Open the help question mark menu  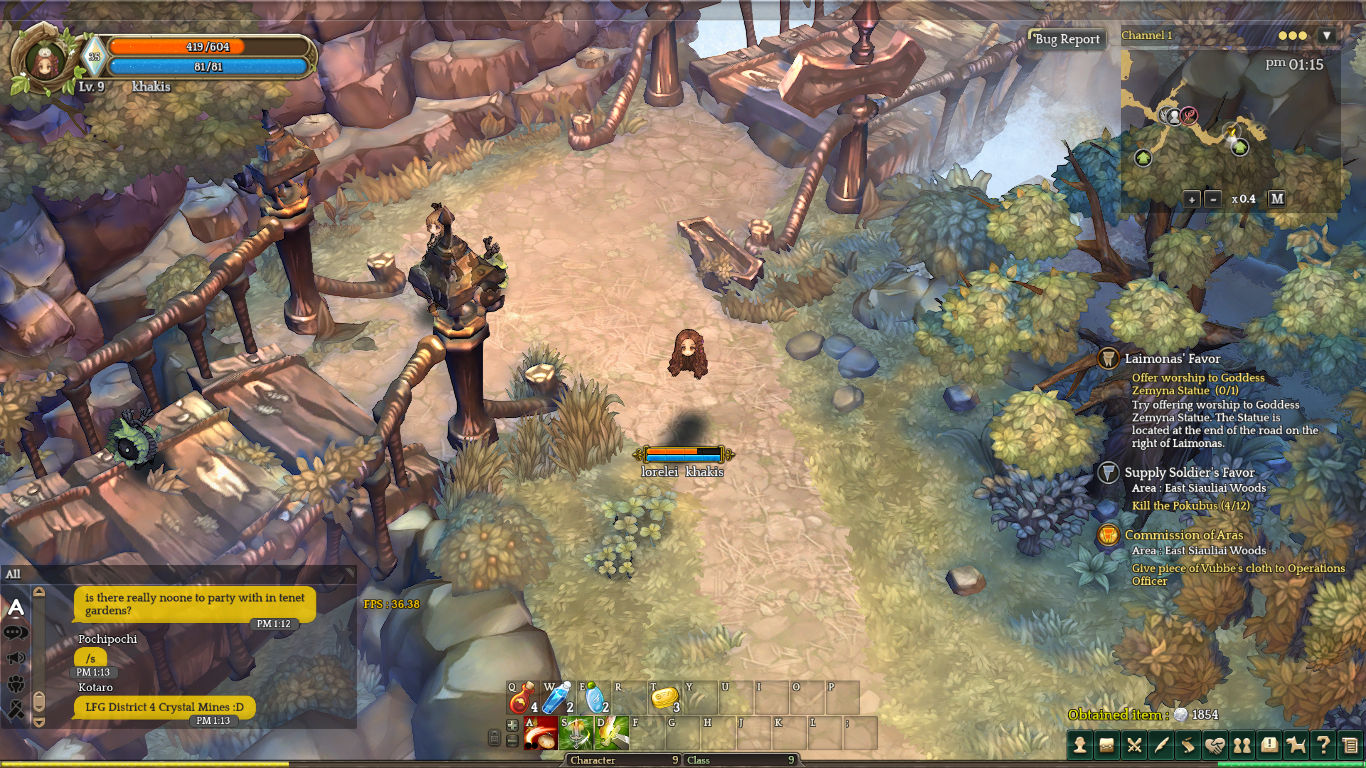pos(1323,745)
